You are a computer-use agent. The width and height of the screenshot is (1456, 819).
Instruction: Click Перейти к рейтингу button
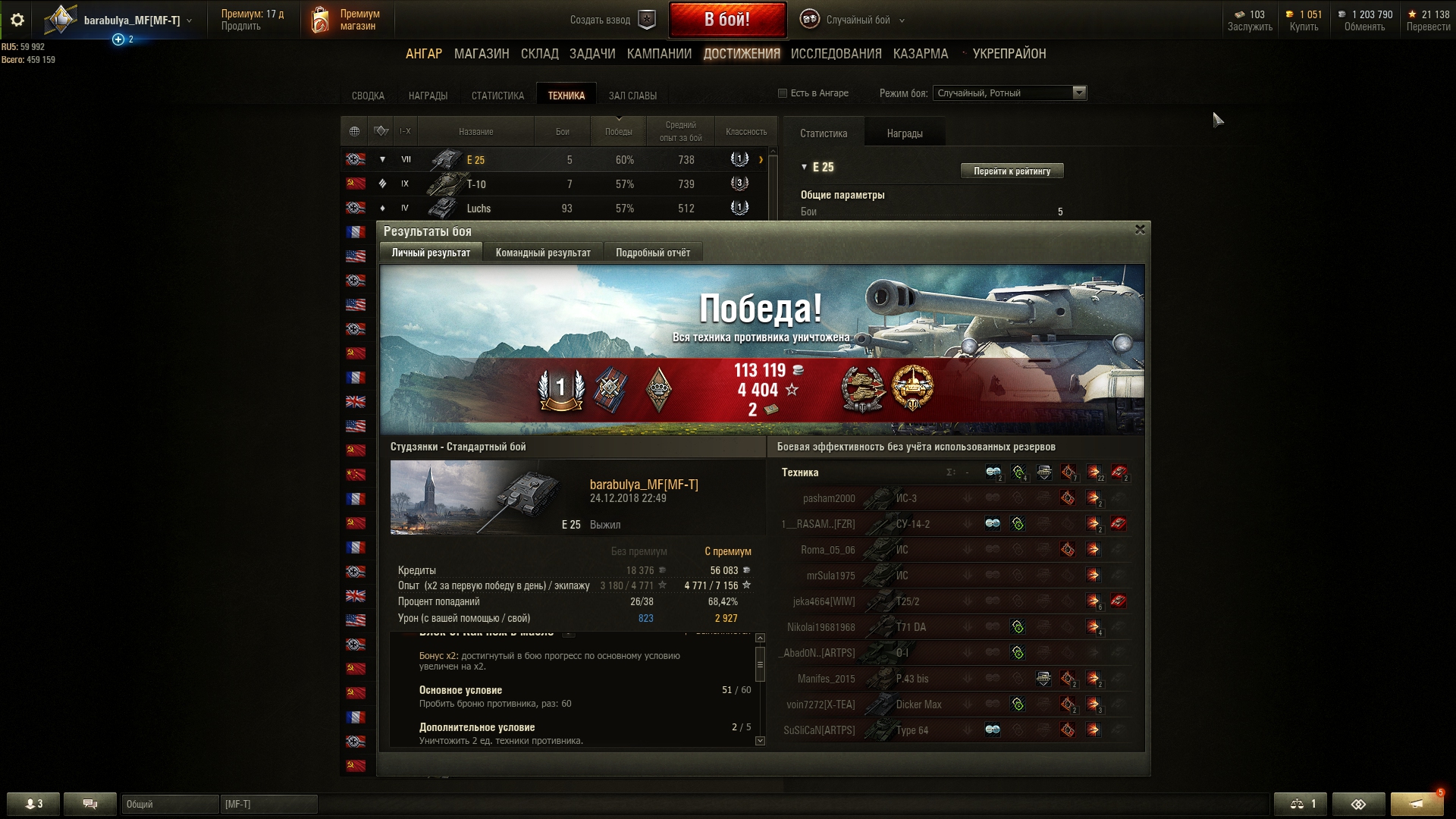(x=1012, y=171)
